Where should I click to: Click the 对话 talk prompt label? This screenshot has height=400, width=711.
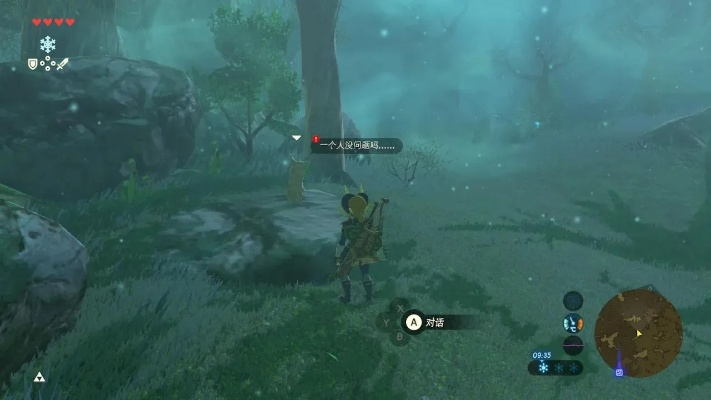tap(435, 322)
